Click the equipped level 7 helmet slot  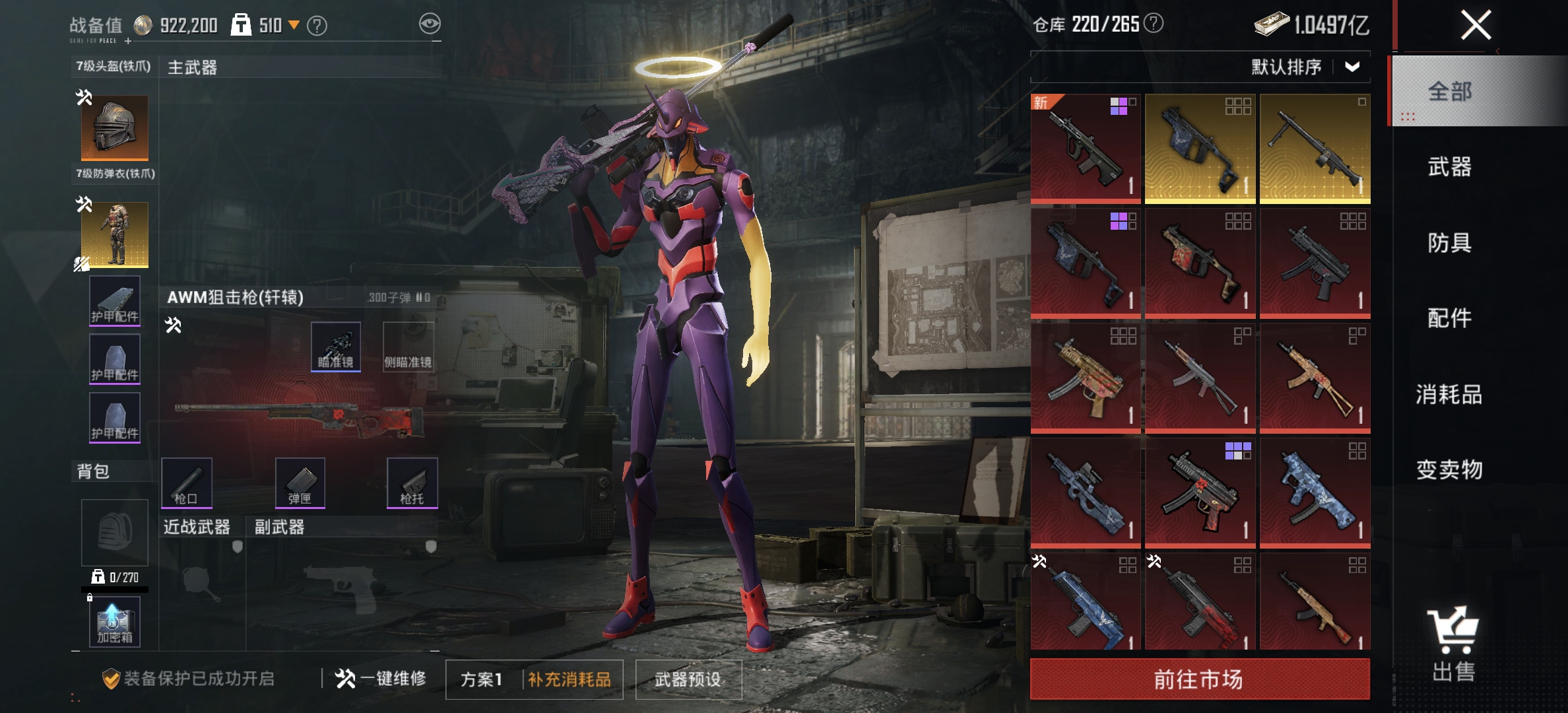[x=115, y=127]
